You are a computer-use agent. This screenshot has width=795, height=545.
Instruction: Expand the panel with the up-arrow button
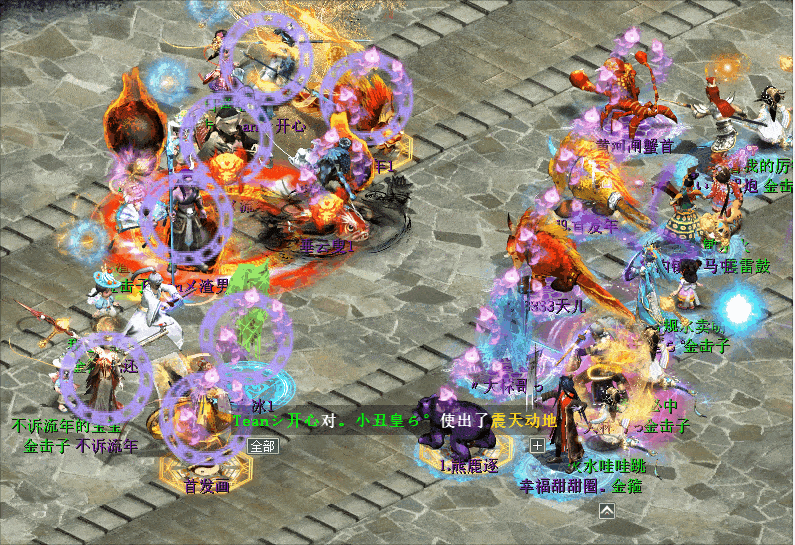pos(606,511)
